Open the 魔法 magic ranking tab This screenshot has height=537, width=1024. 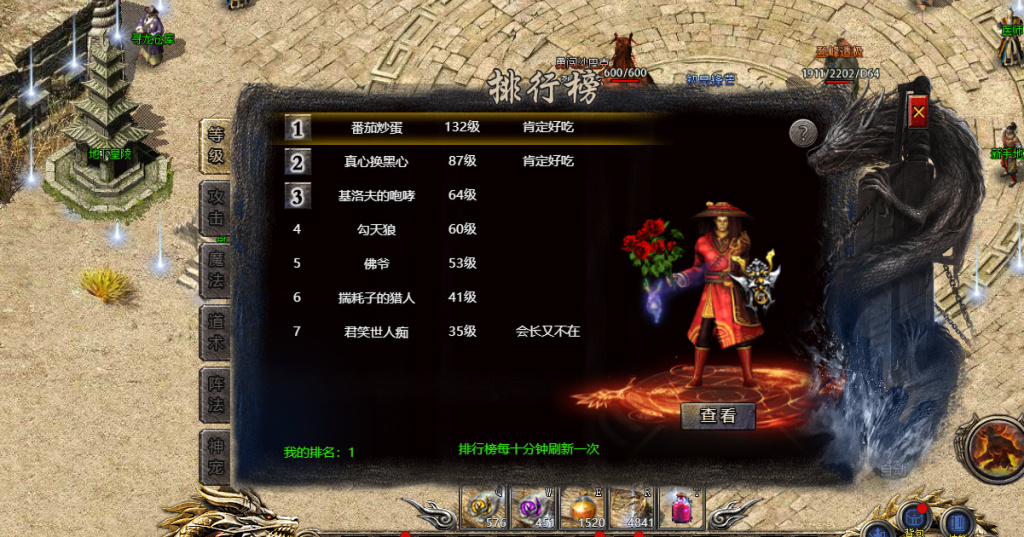pyautogui.click(x=216, y=270)
